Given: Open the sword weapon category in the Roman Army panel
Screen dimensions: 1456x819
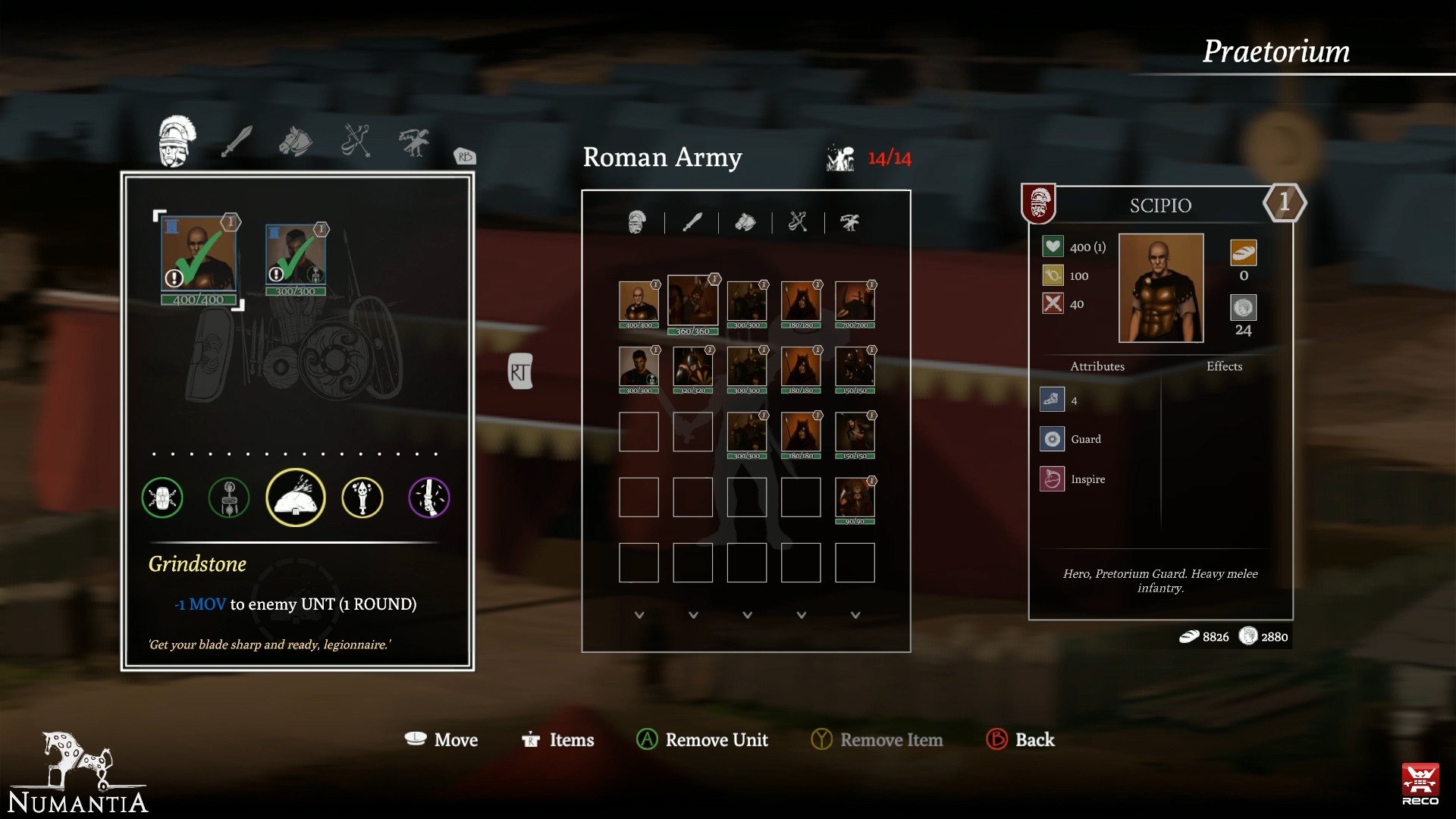Looking at the screenshot, I should tap(692, 222).
